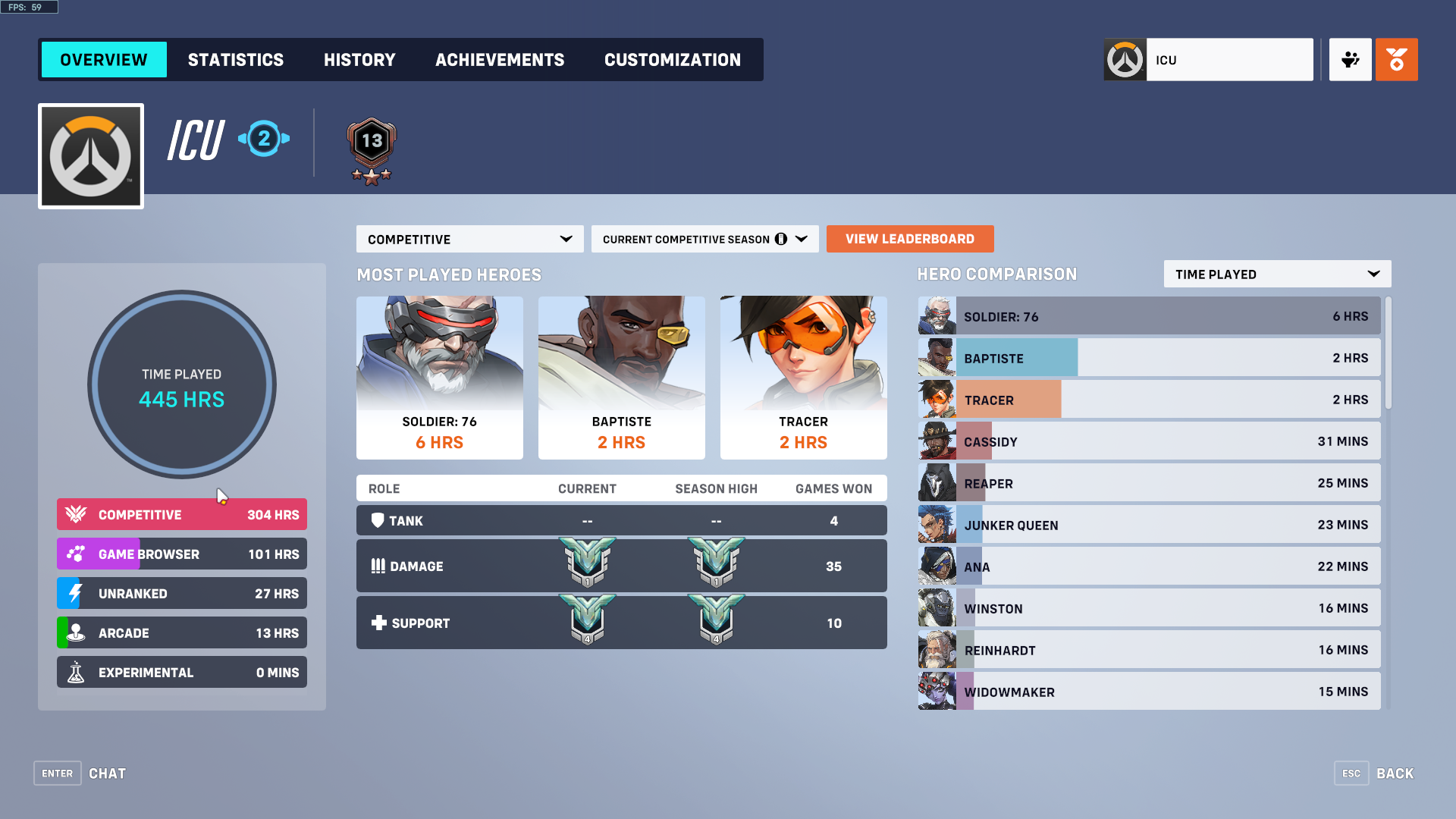1456x819 pixels.
Task: Click the ICU player name field
Action: tap(1228, 60)
